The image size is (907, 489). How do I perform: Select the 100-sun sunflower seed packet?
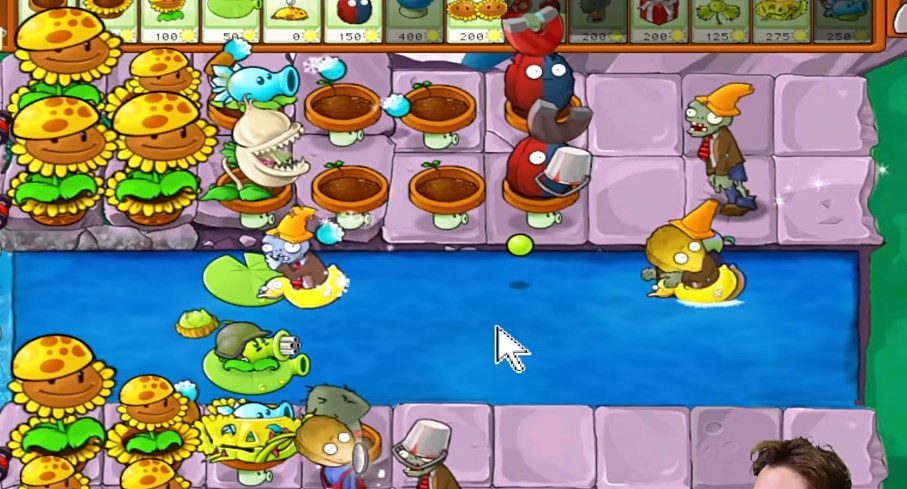[169, 20]
